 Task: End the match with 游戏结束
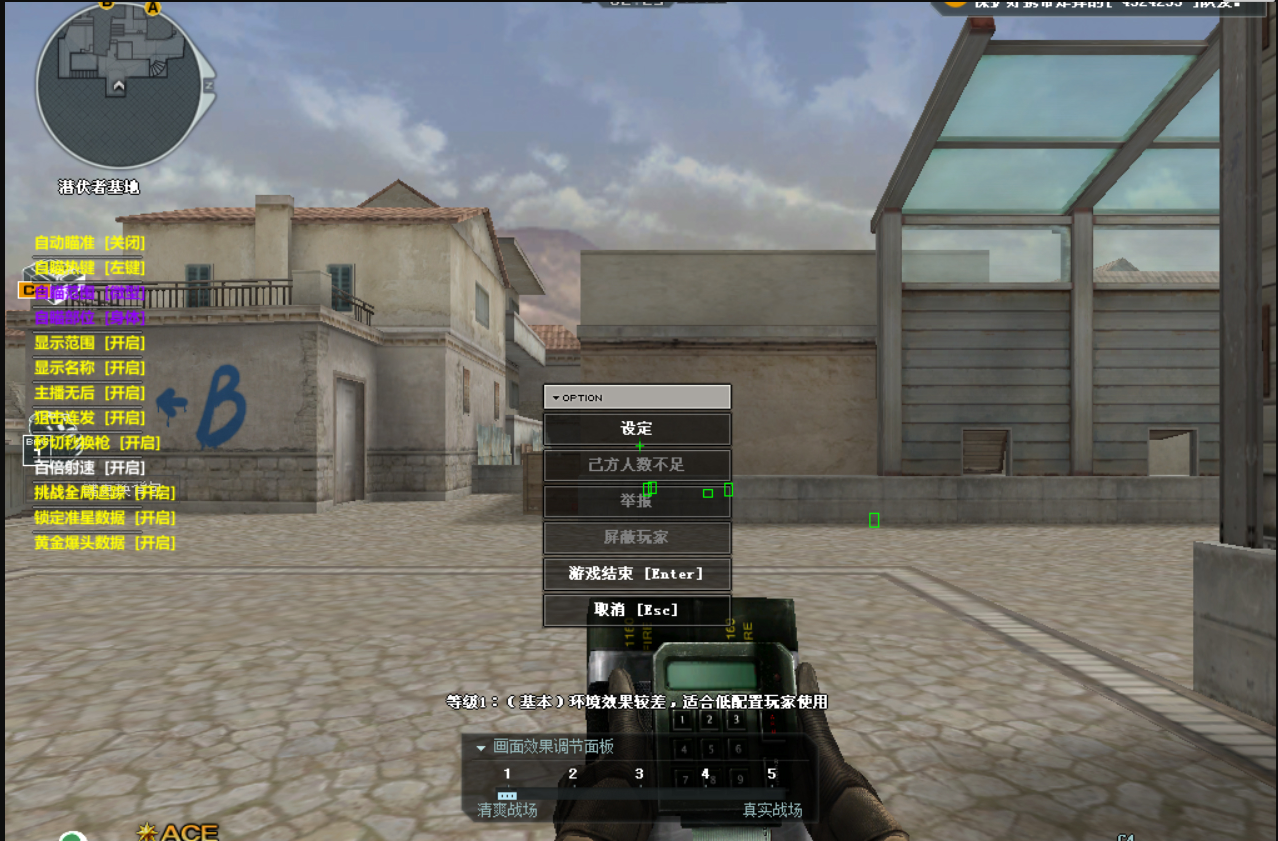click(x=637, y=574)
